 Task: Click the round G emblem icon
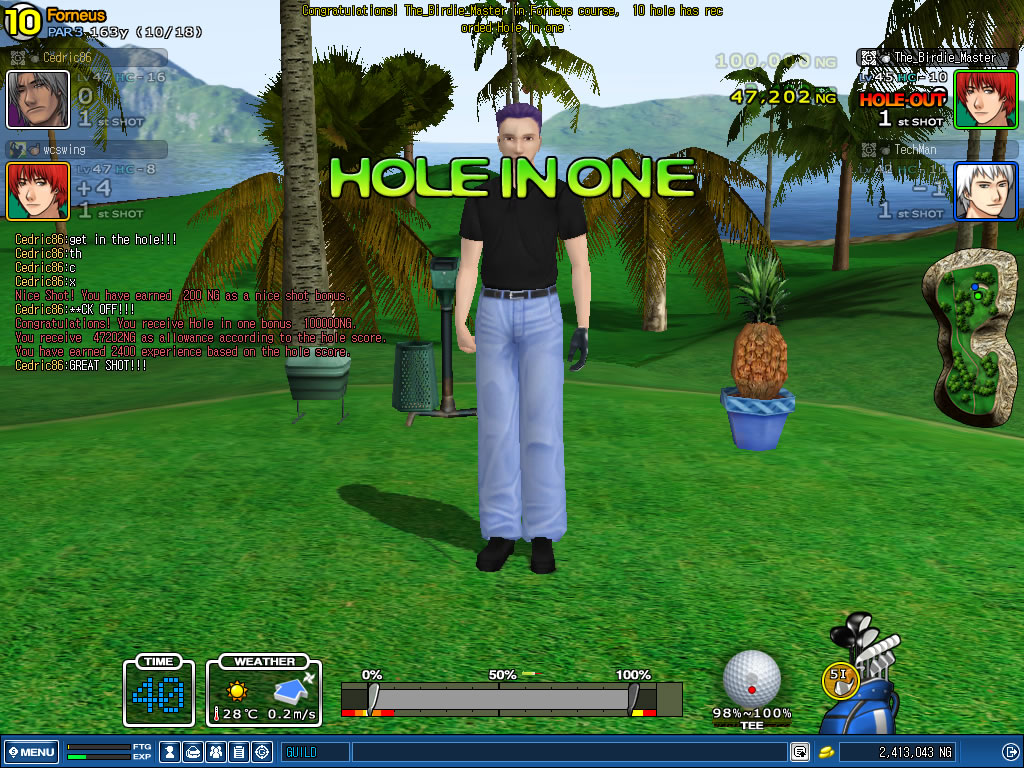pos(262,751)
